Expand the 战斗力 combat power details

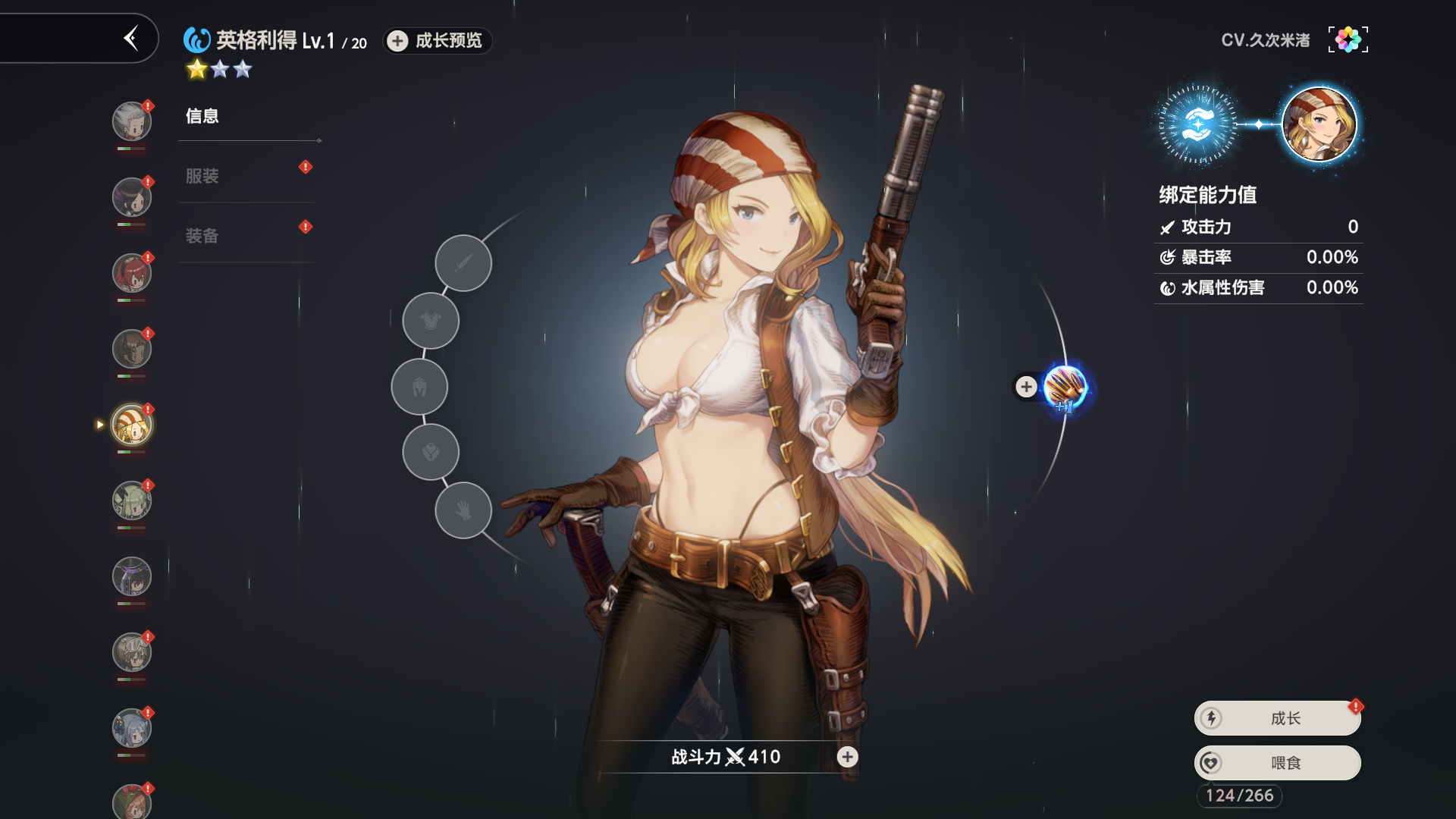tap(847, 757)
